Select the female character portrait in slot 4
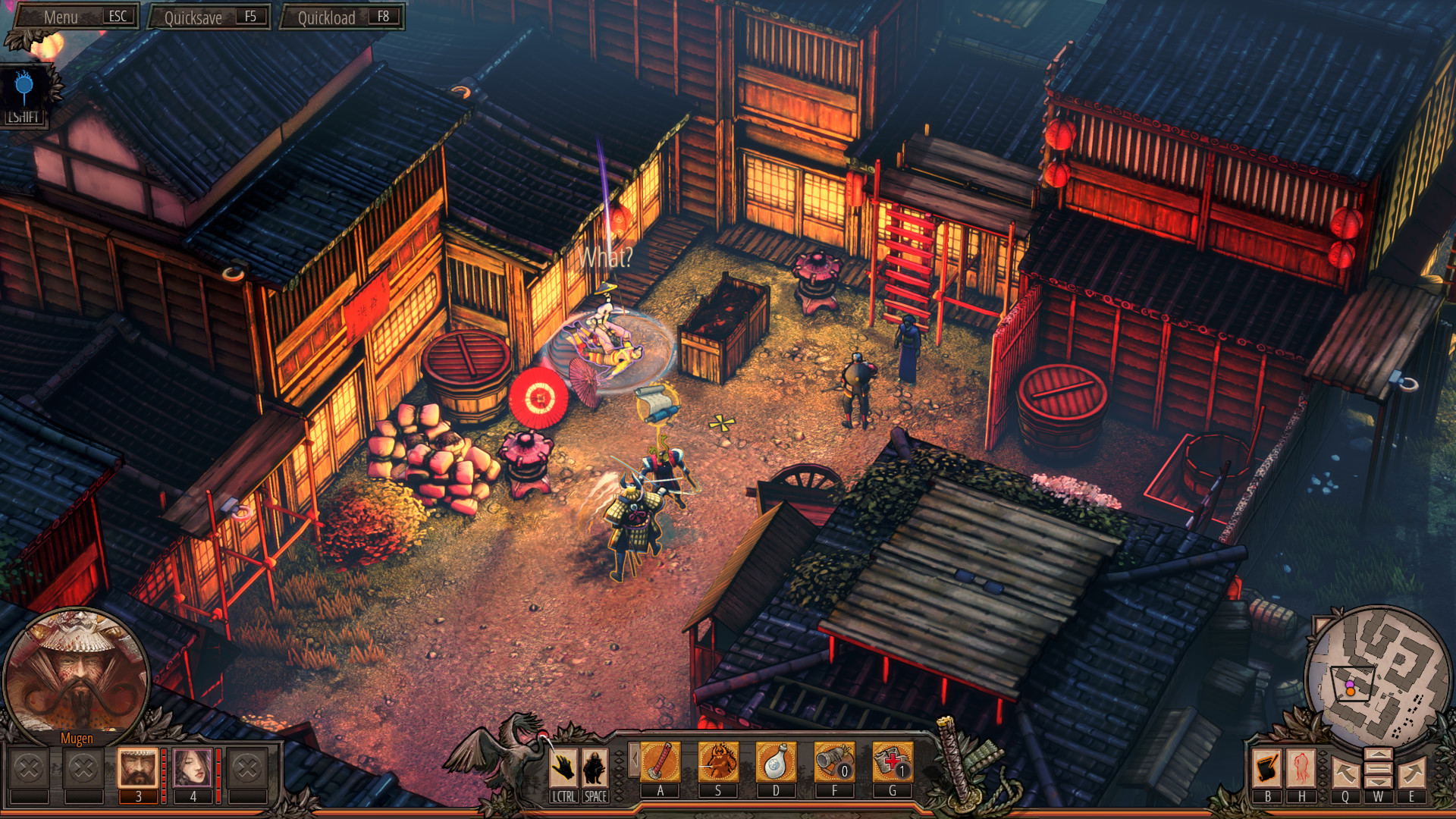The width and height of the screenshot is (1456, 819). coord(192,768)
